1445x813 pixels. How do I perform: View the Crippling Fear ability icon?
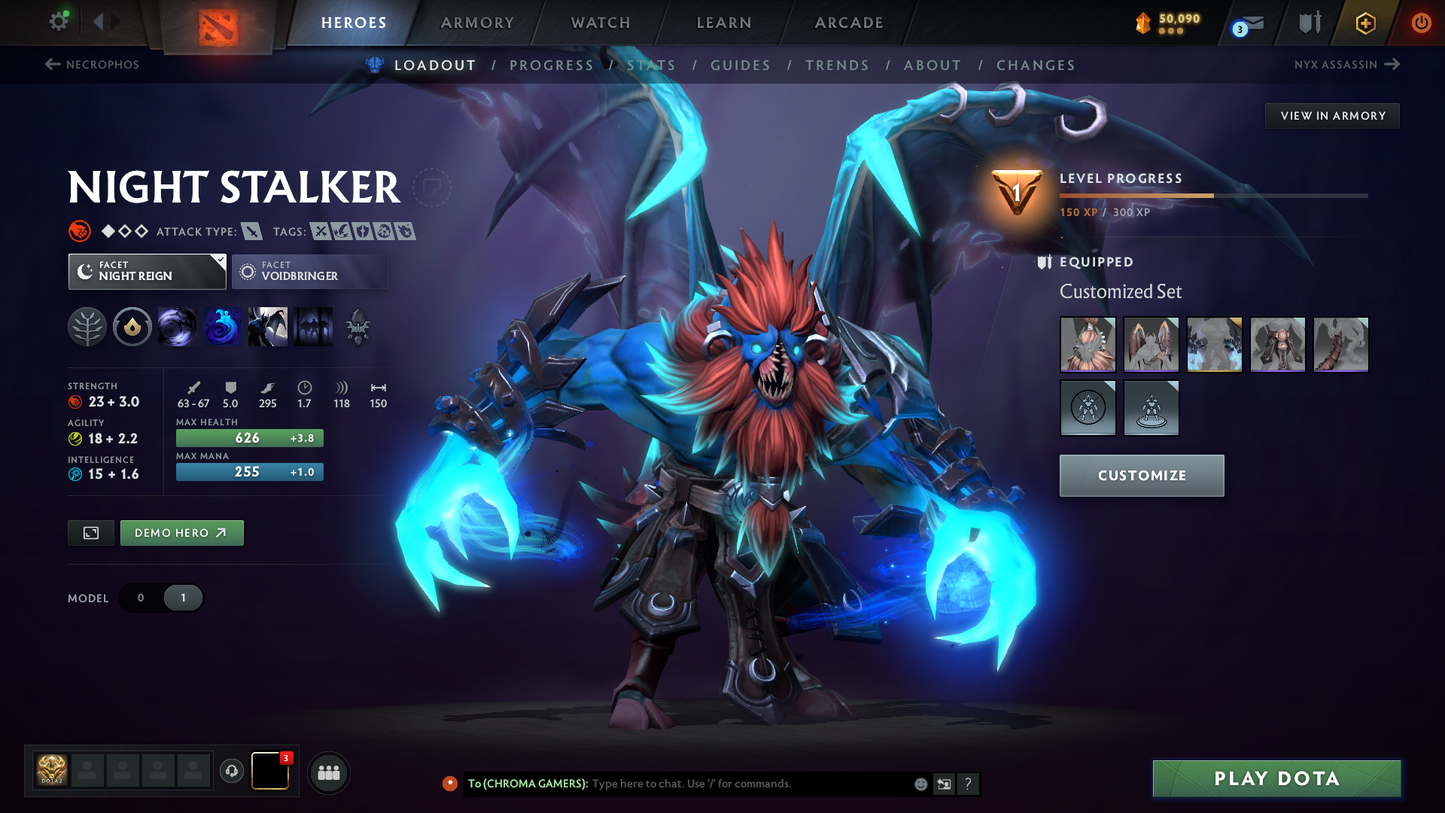[222, 327]
